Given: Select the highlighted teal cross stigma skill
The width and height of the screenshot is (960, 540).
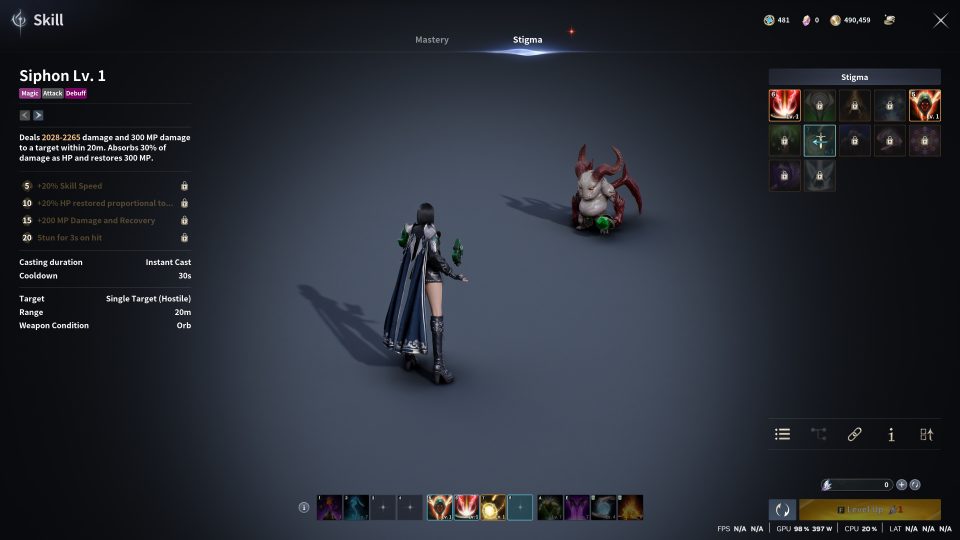Looking at the screenshot, I should point(820,140).
